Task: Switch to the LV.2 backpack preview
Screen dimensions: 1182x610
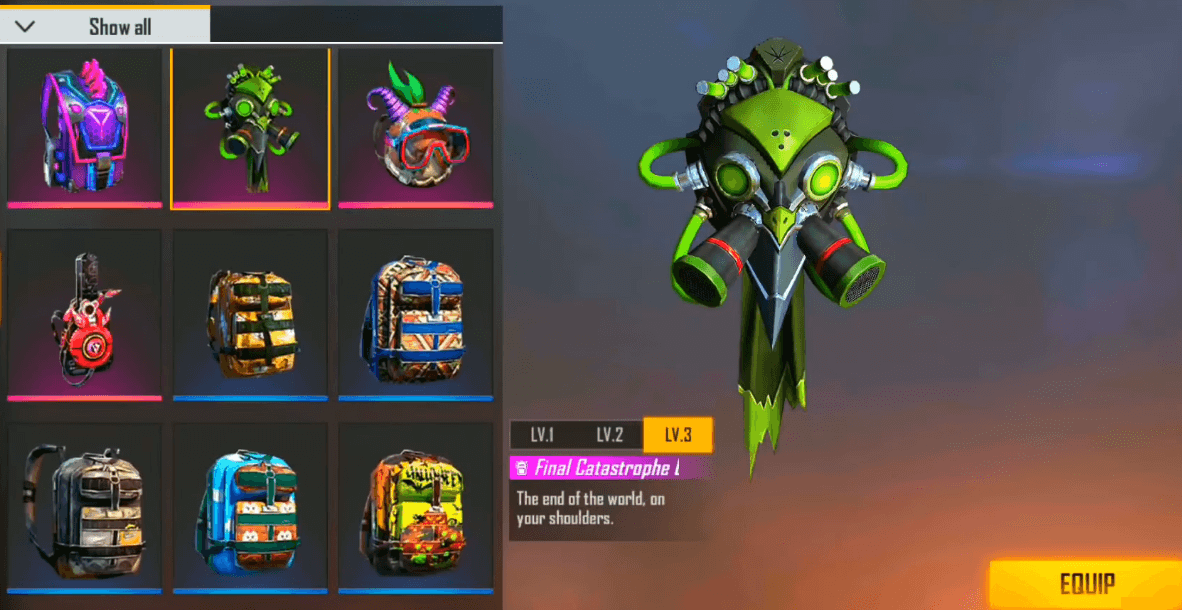Action: point(610,435)
